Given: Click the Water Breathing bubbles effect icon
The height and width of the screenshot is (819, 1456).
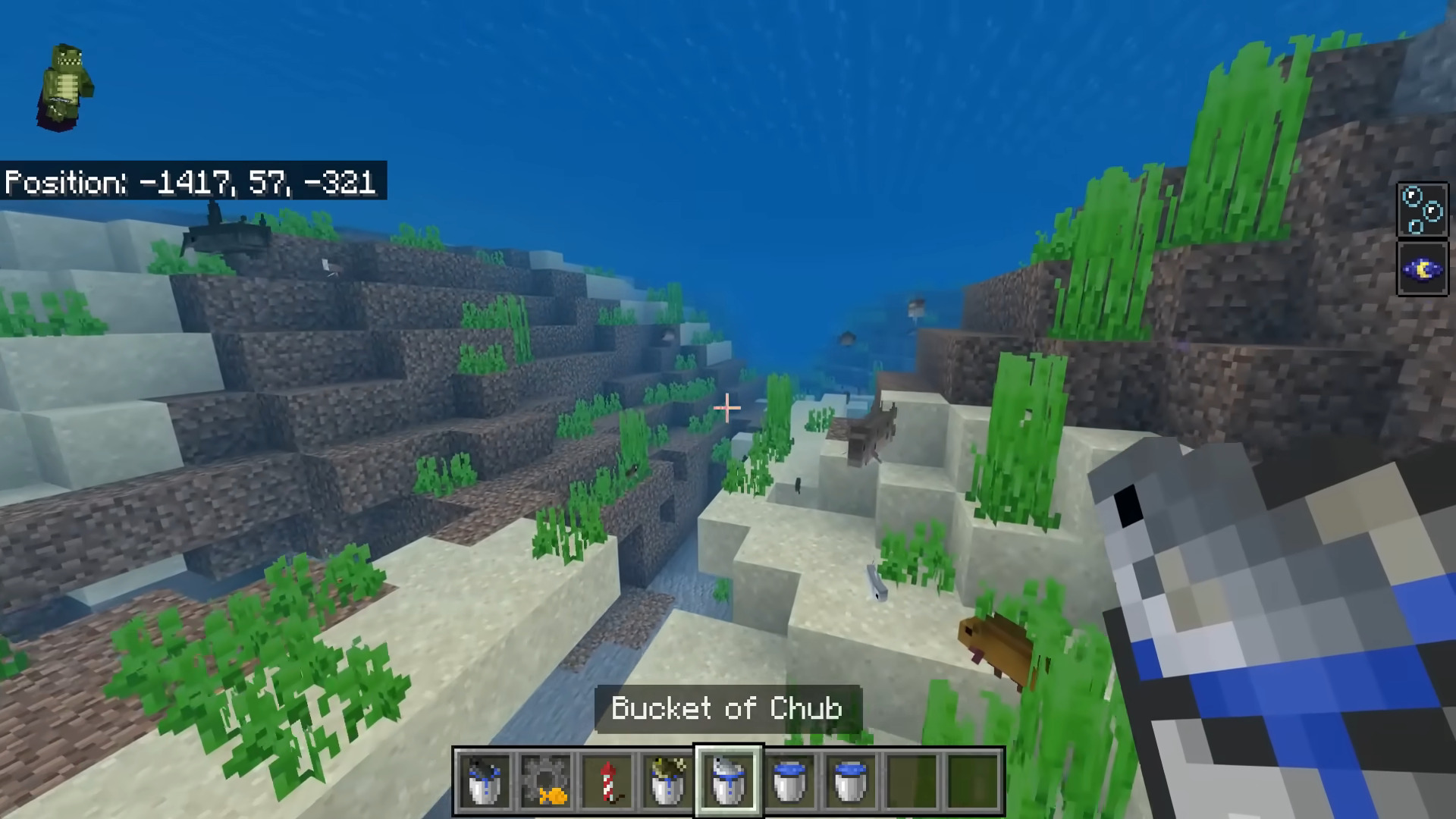Looking at the screenshot, I should pos(1422,210).
